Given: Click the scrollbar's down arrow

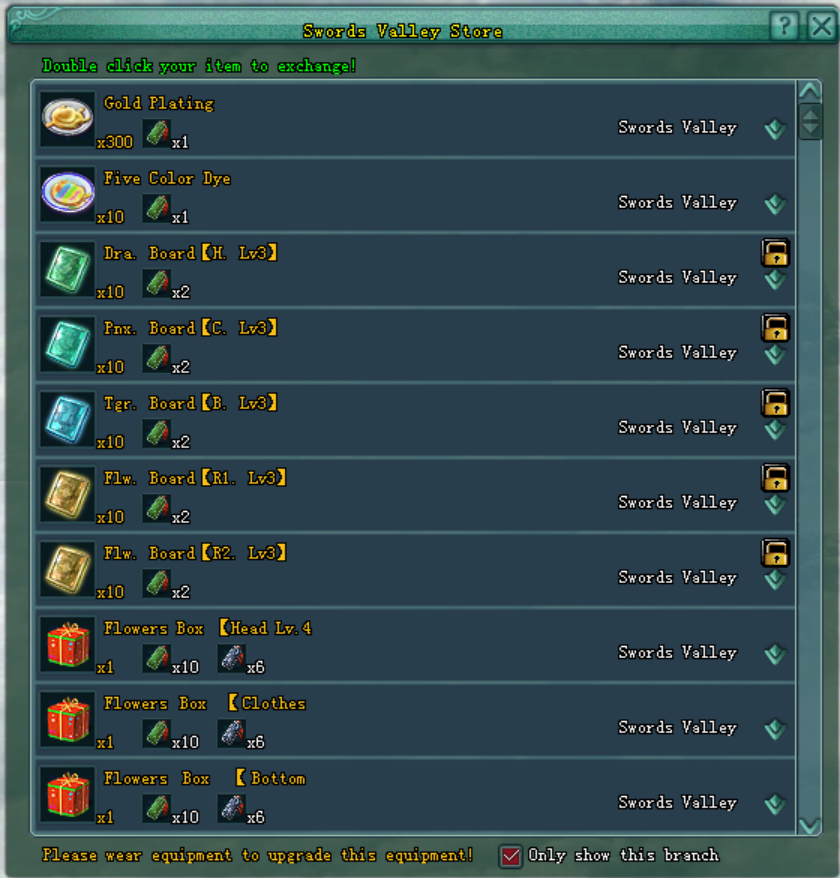Looking at the screenshot, I should tap(809, 824).
